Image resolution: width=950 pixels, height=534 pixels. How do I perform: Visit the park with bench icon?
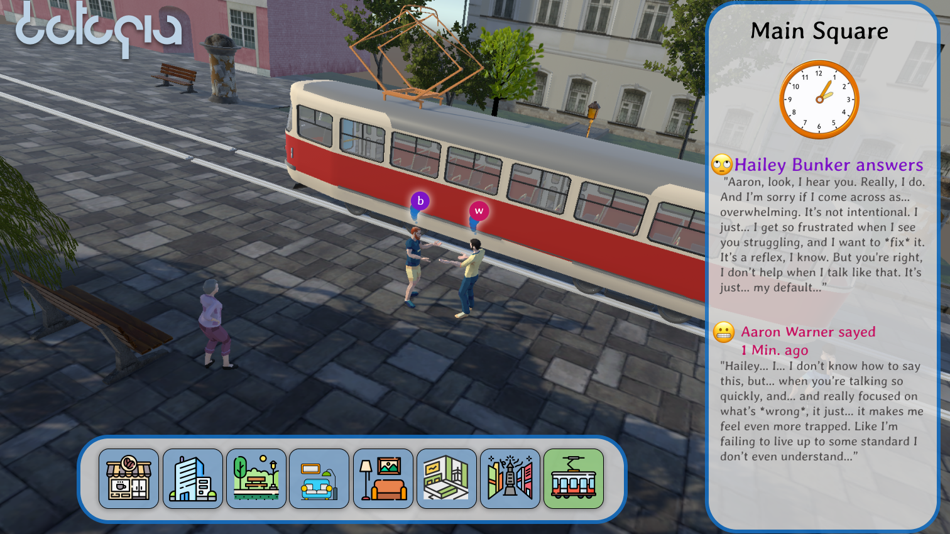256,478
